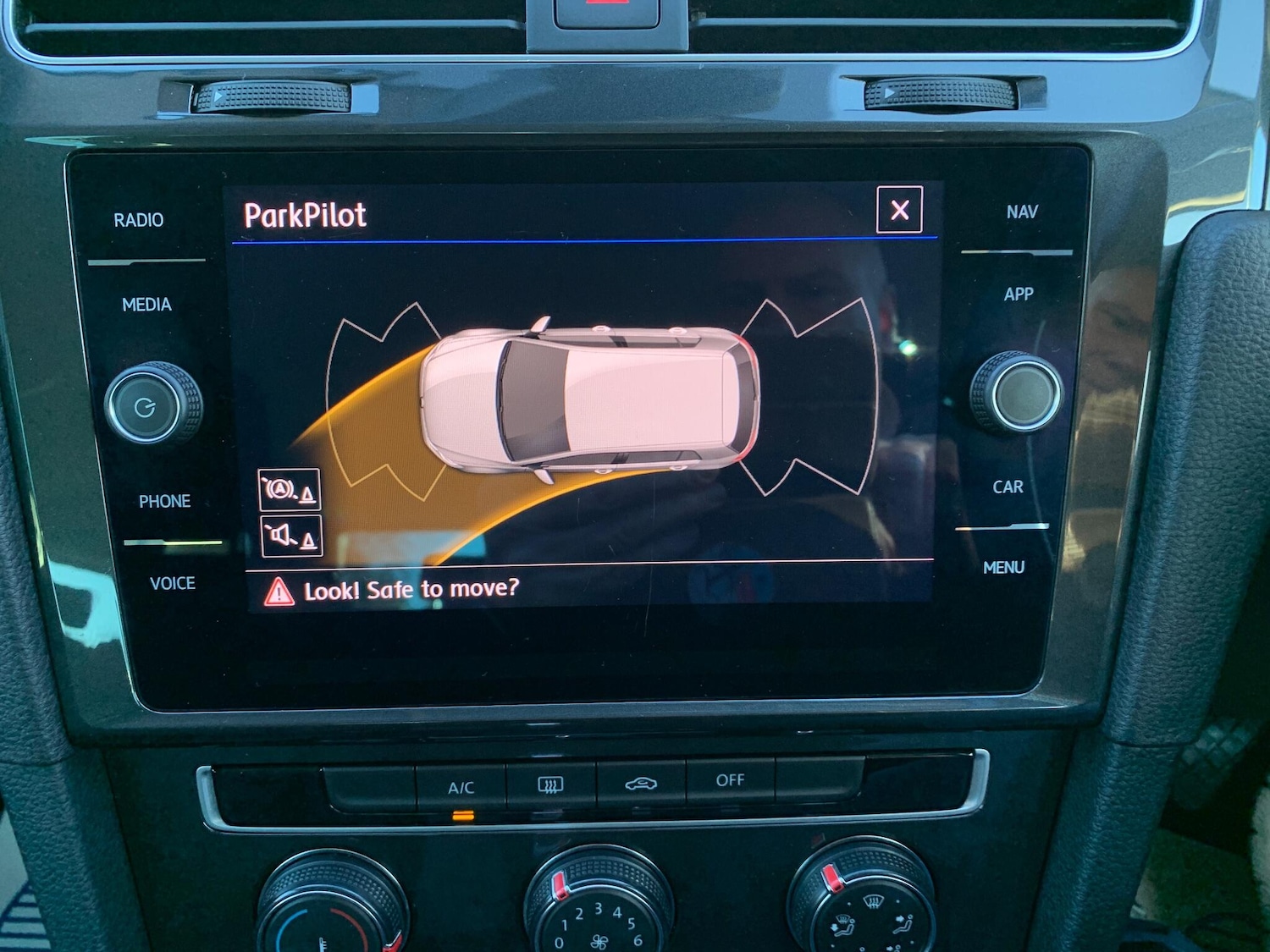Show the main MENU
1270x952 pixels.
pos(1003,568)
